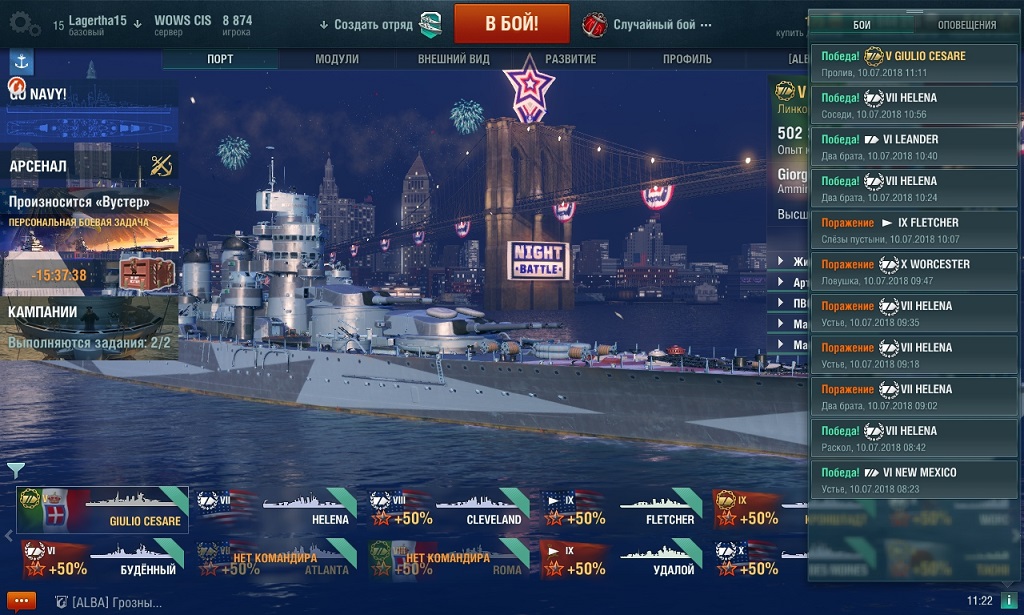Open the Развитие tab
The height and width of the screenshot is (615, 1024).
pos(570,59)
